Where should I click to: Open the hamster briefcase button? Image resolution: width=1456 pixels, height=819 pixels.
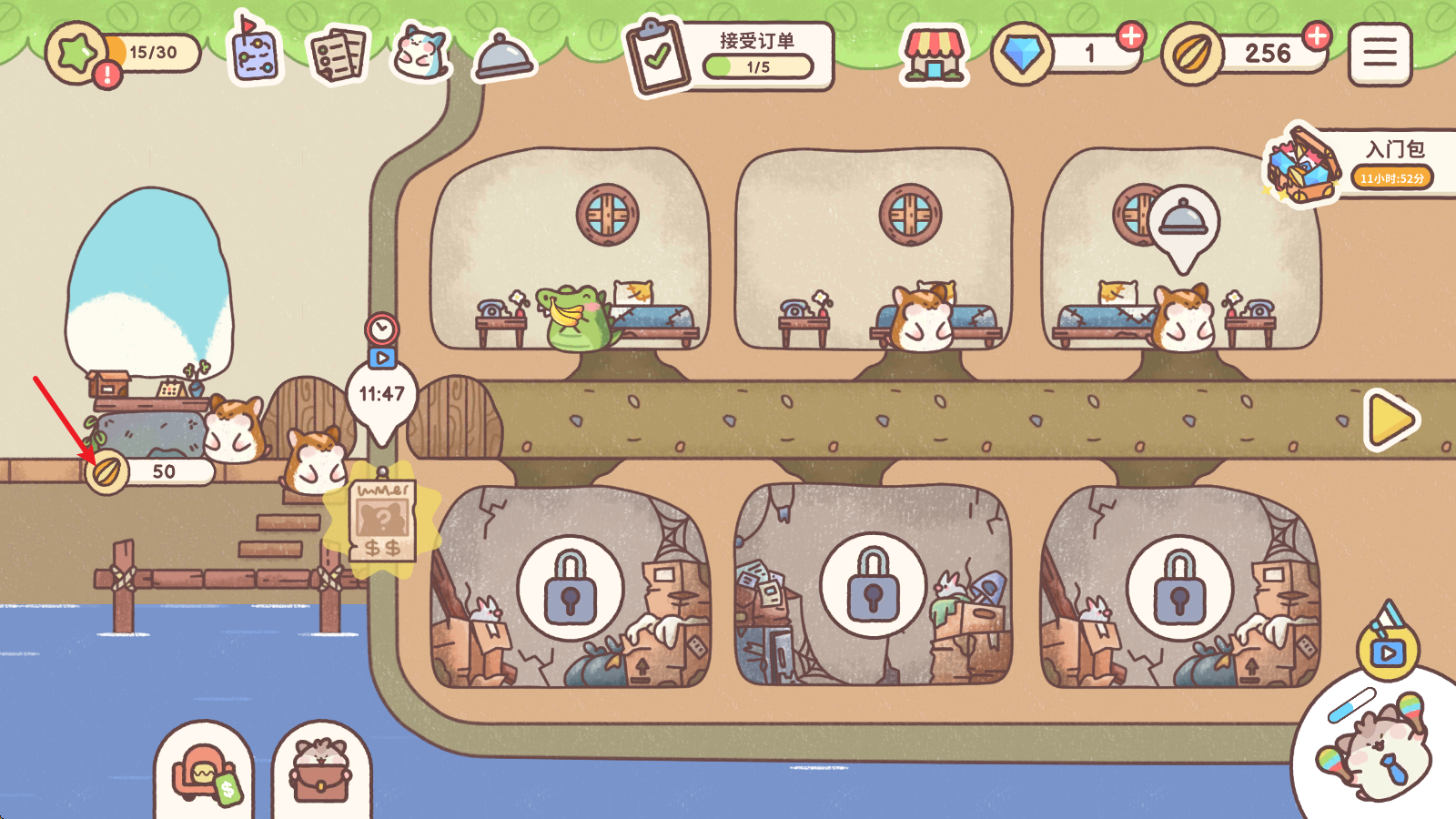[x=321, y=773]
